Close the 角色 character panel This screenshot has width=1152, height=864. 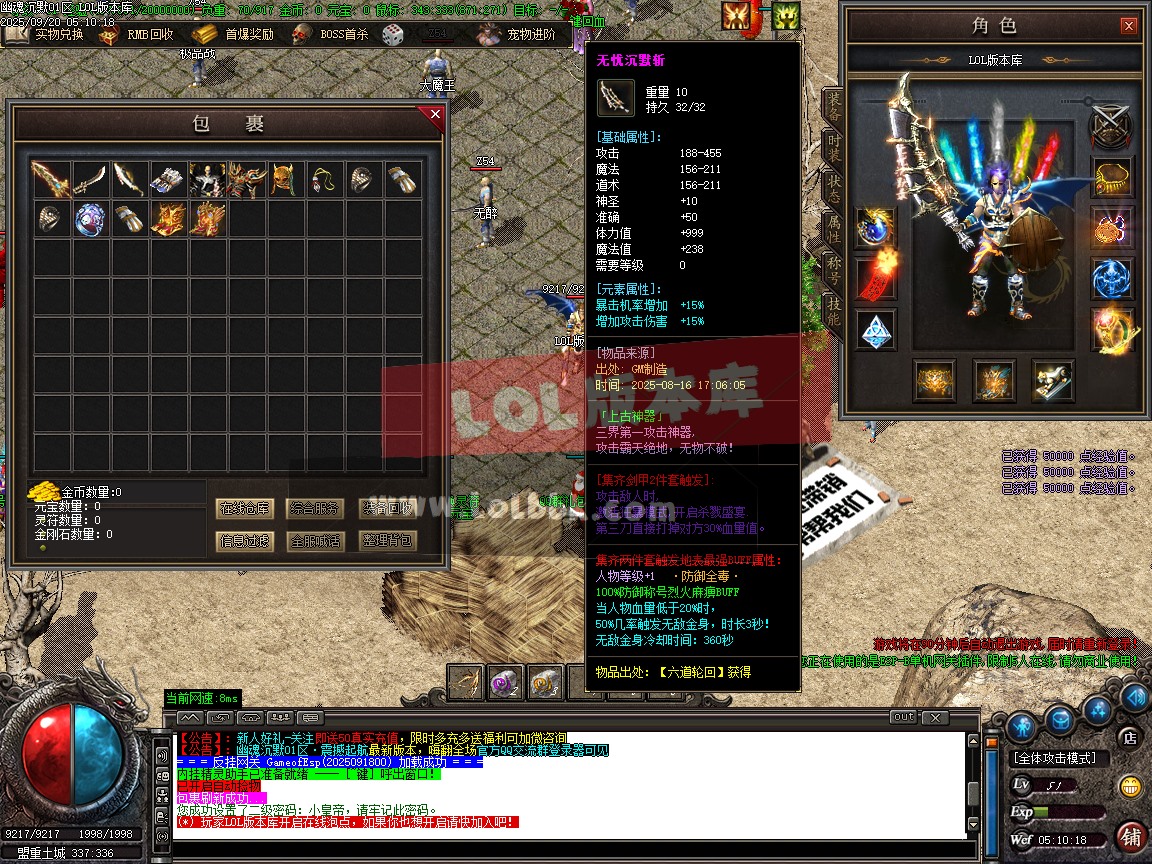(x=1128, y=26)
